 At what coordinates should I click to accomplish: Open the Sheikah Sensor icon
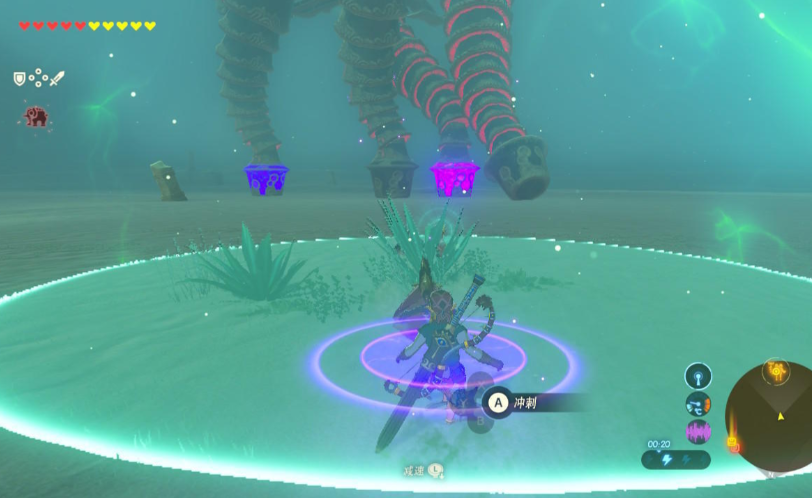coord(697,376)
